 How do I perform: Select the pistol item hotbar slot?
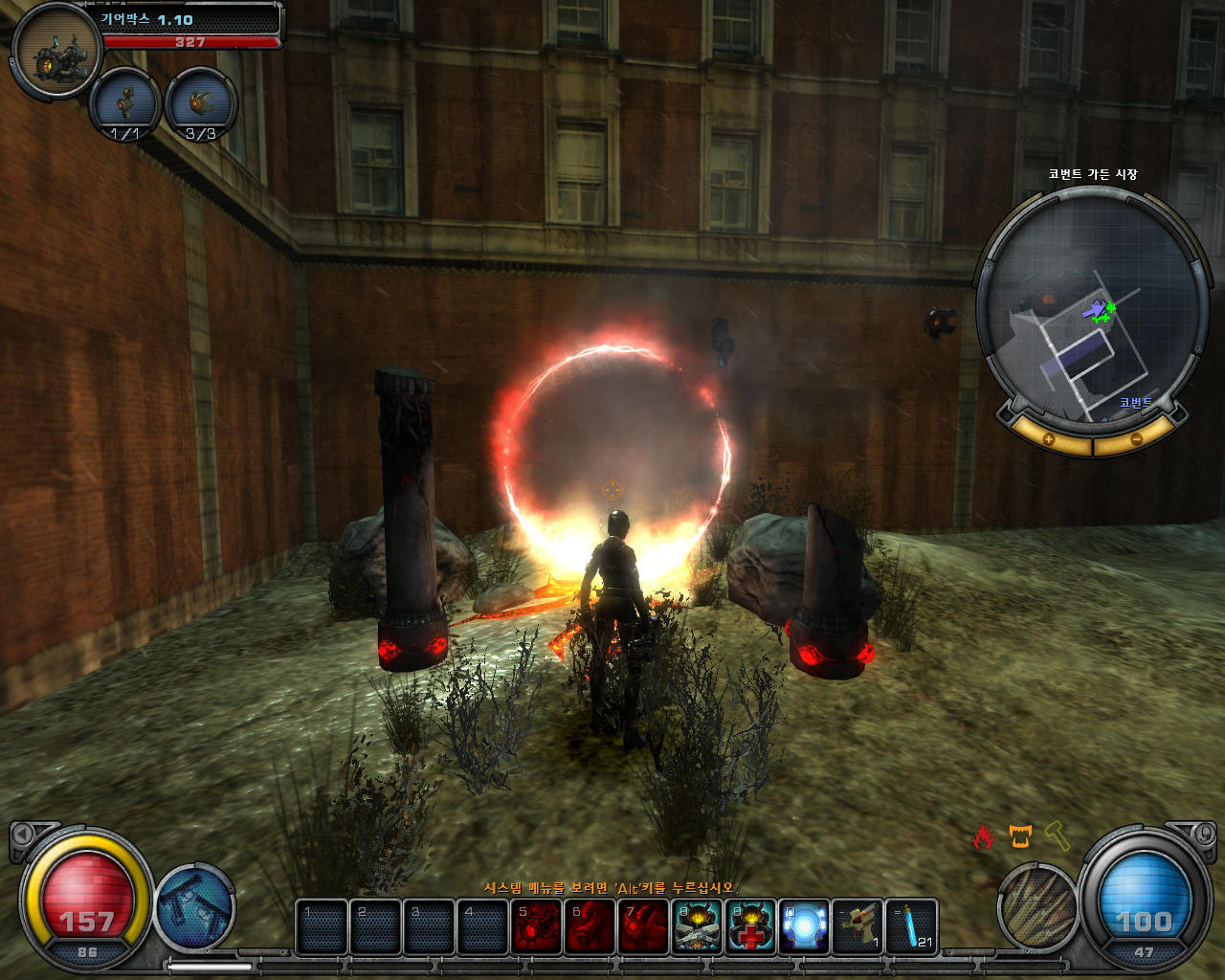(x=857, y=926)
